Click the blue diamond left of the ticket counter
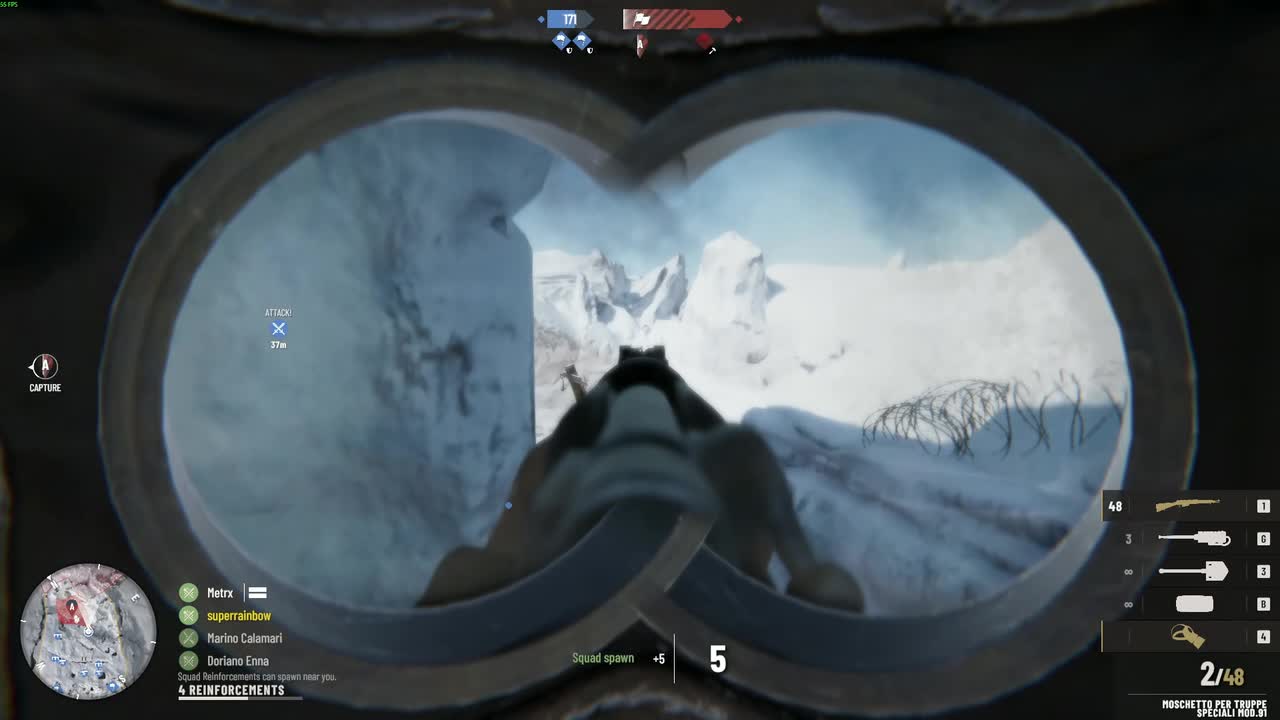Screen dimensions: 1280x720 tap(542, 19)
